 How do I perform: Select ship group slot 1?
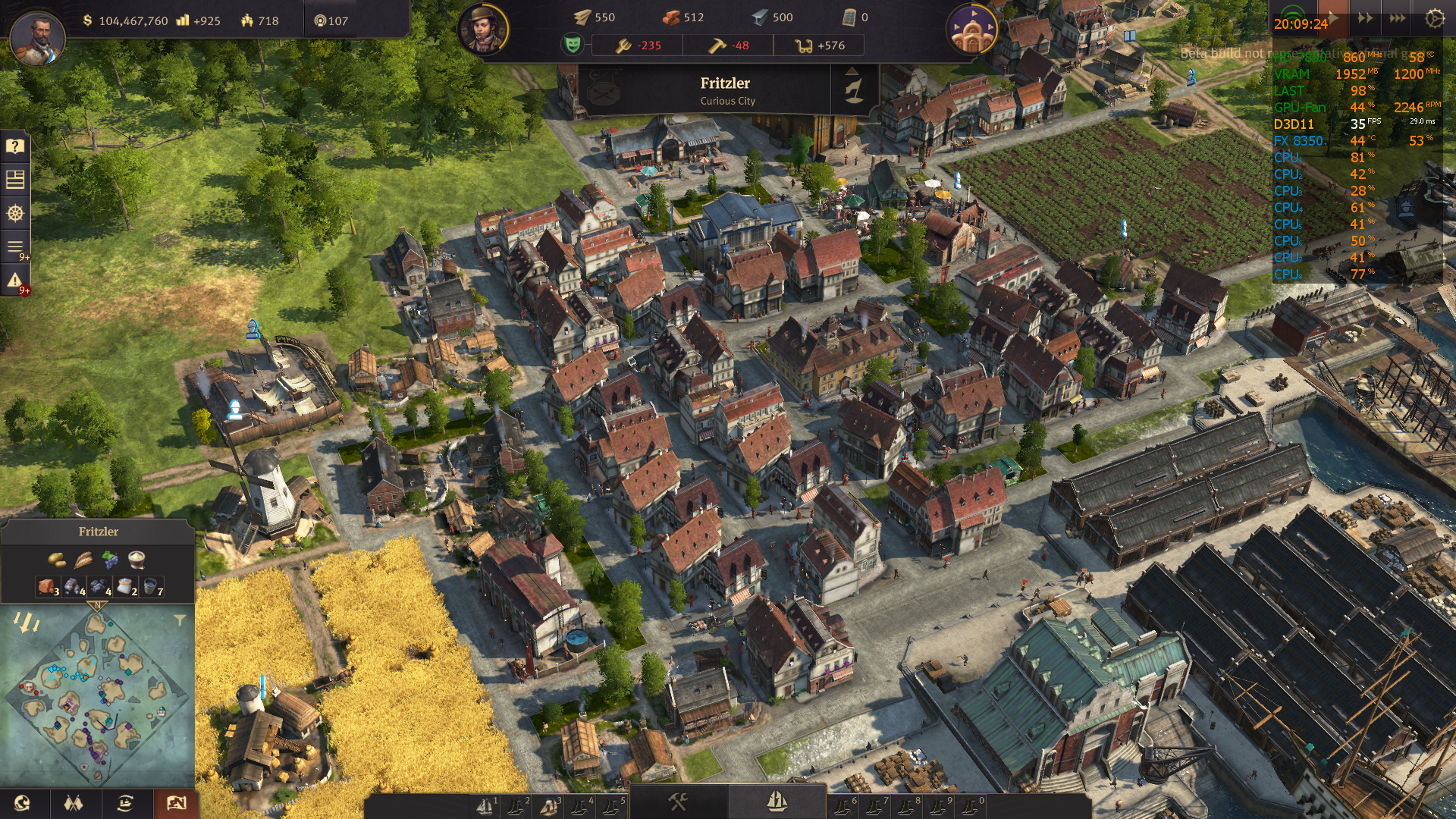485,807
